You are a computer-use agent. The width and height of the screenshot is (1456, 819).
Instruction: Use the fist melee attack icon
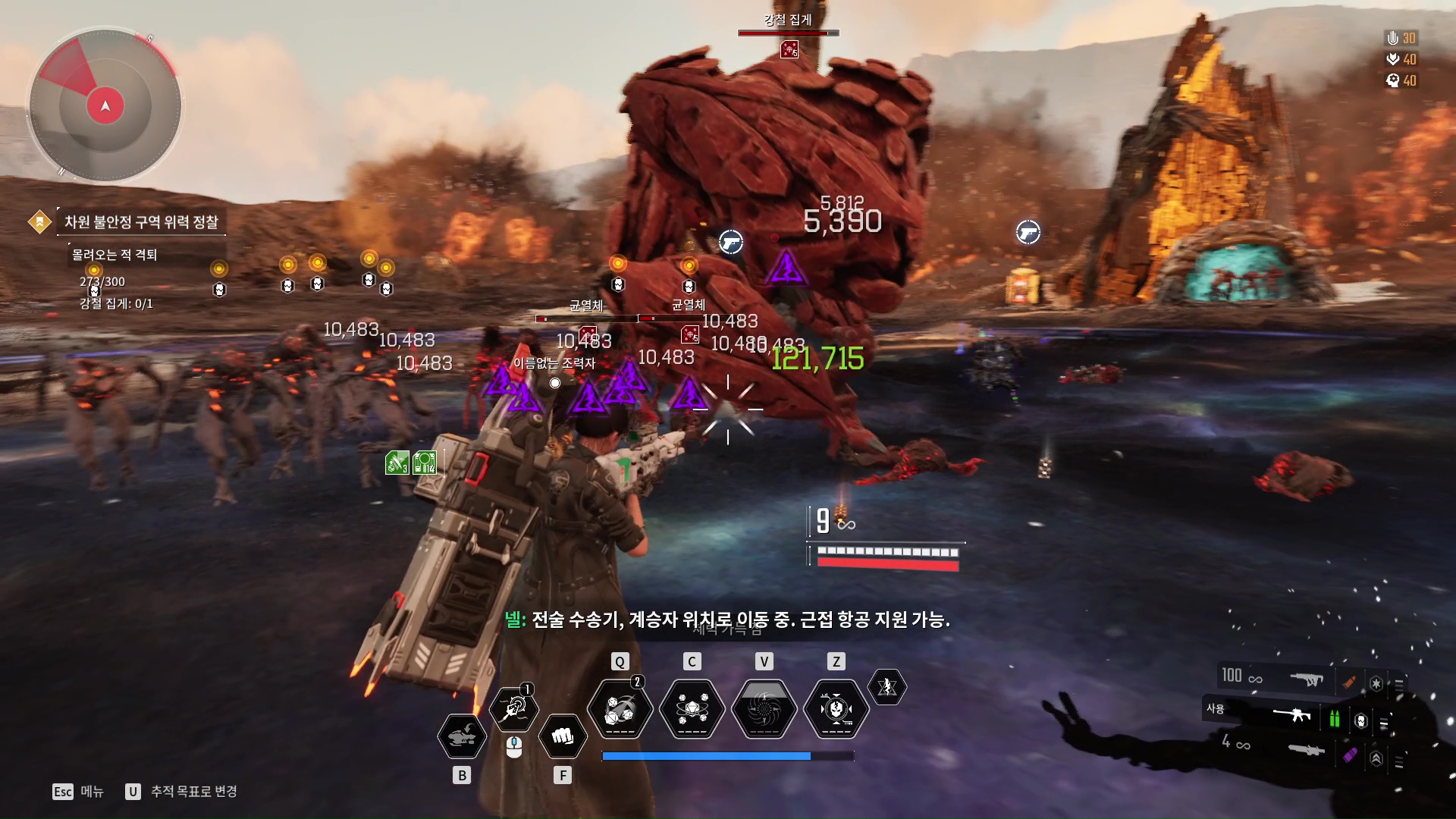pos(562,736)
